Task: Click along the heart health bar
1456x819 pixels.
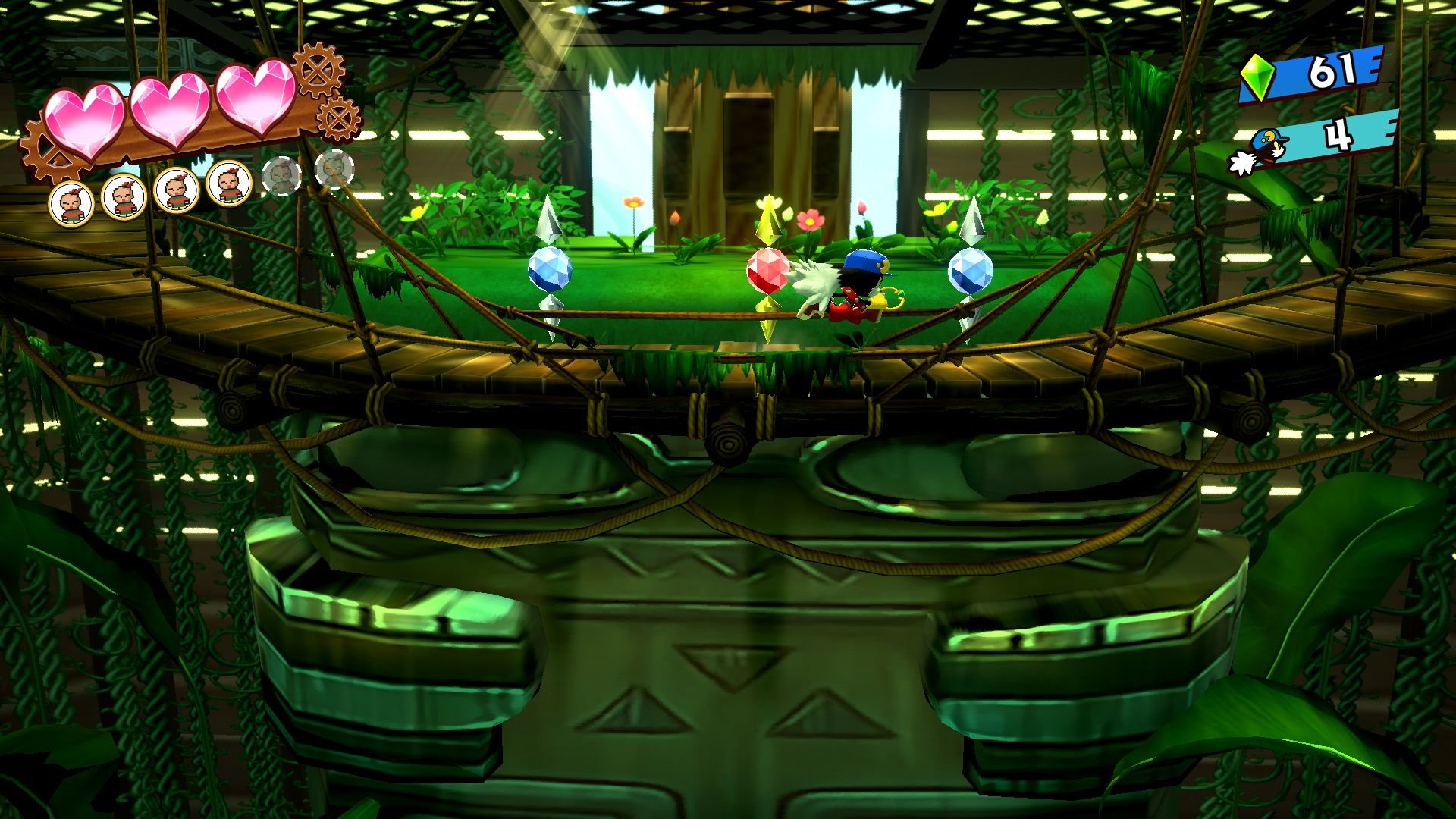Action: click(171, 110)
